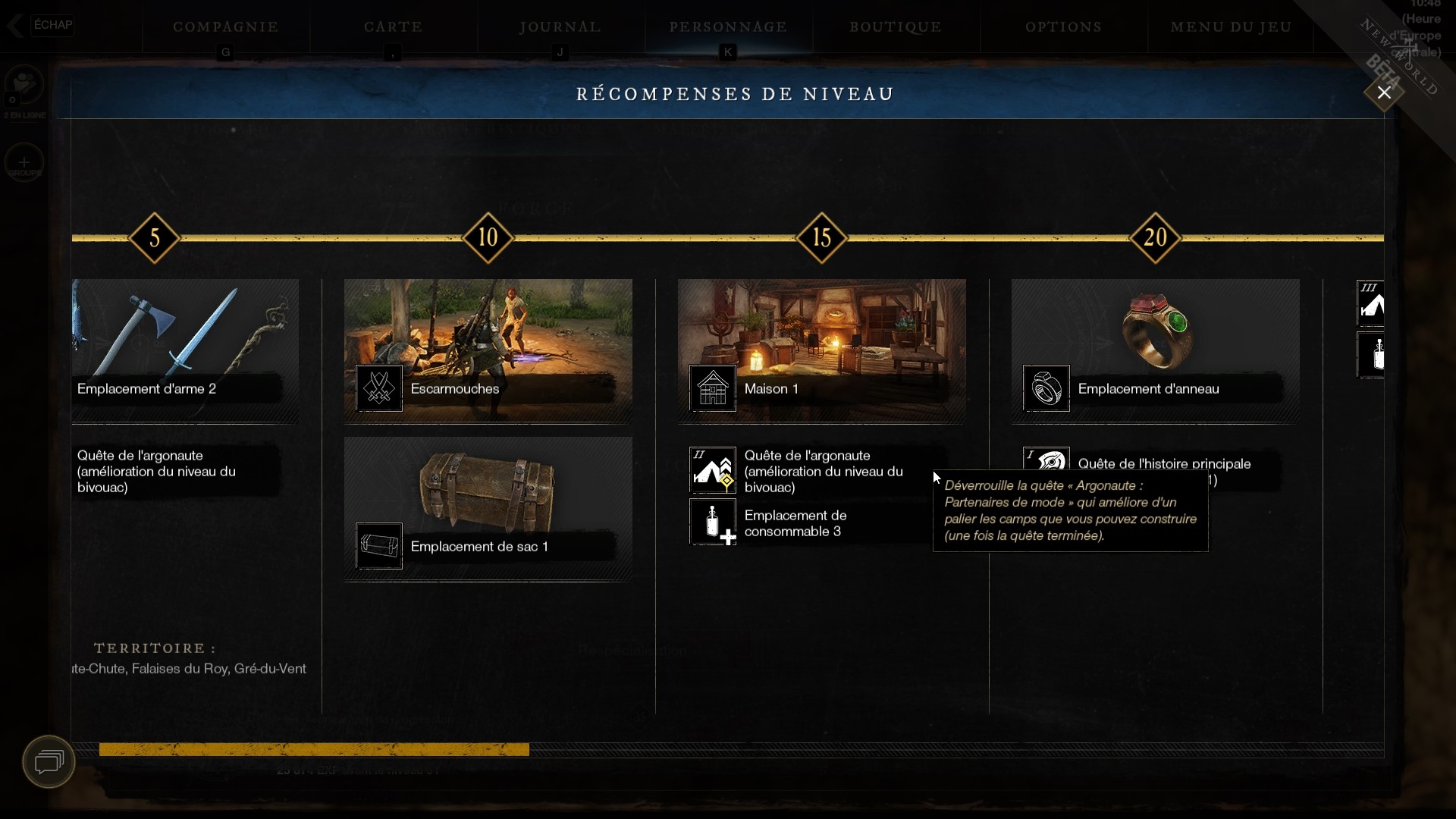This screenshot has height=819, width=1456.
Task: Open the quest story reward labeled Quête de l'histoire principale
Action: tap(1165, 463)
